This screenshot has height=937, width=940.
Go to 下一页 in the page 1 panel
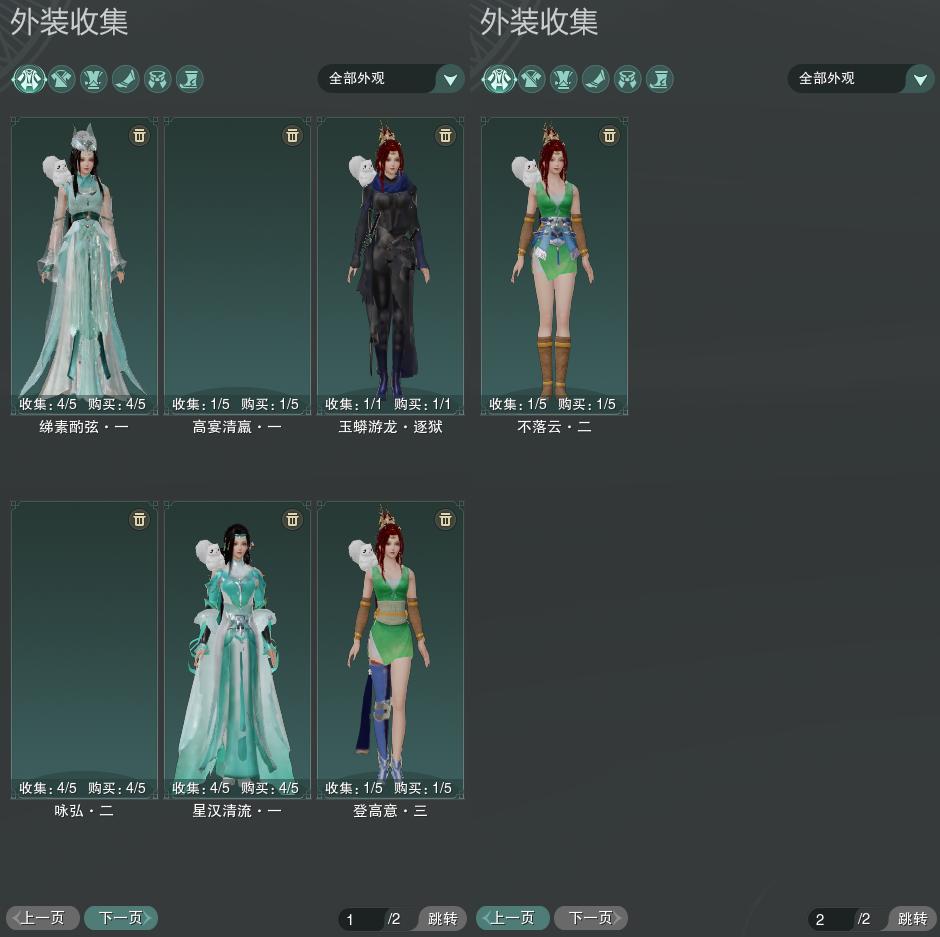(x=121, y=917)
